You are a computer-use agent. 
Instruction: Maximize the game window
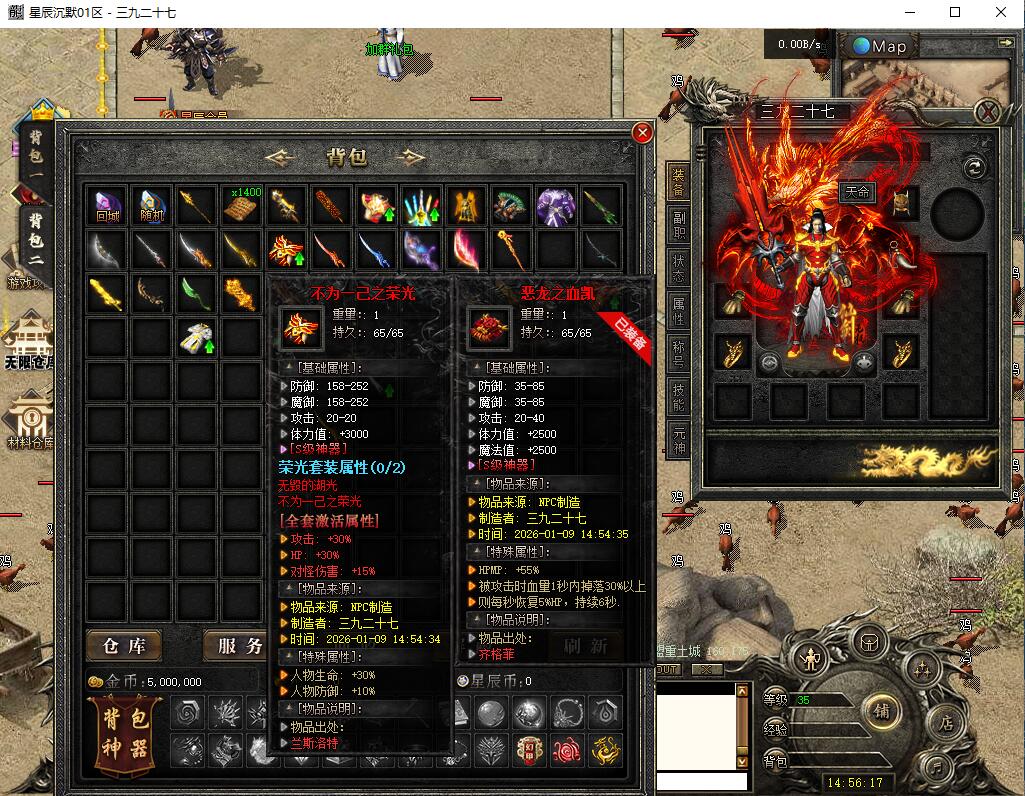(955, 12)
